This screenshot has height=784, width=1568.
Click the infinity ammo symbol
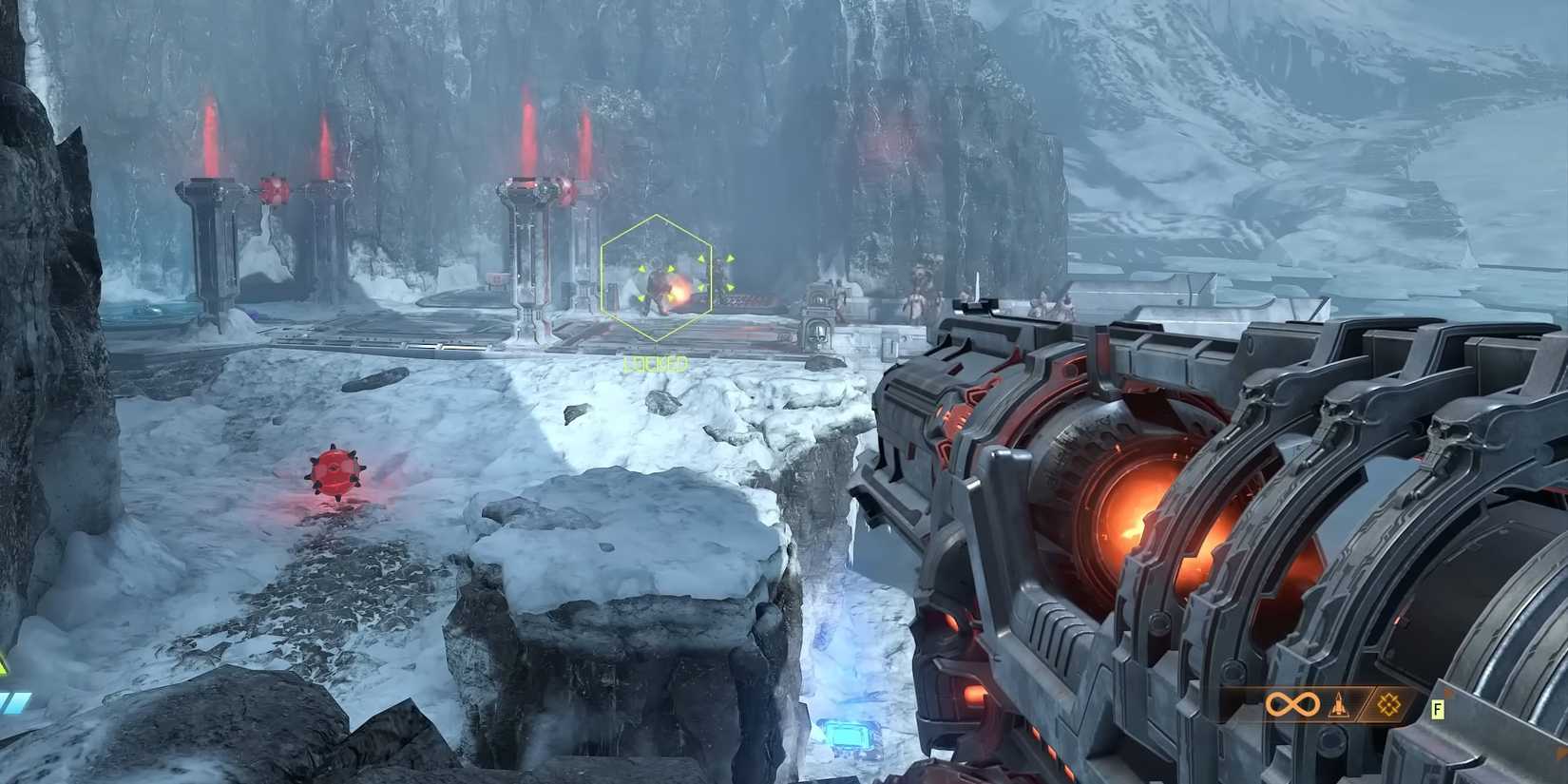(1292, 704)
